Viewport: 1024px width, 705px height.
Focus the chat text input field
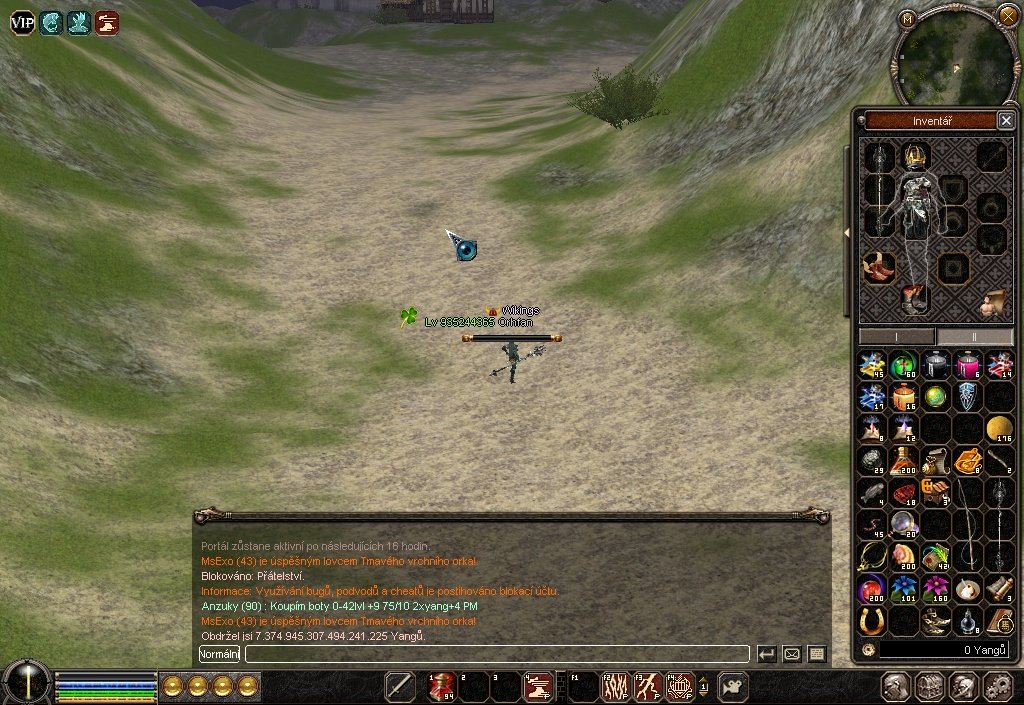(496, 654)
